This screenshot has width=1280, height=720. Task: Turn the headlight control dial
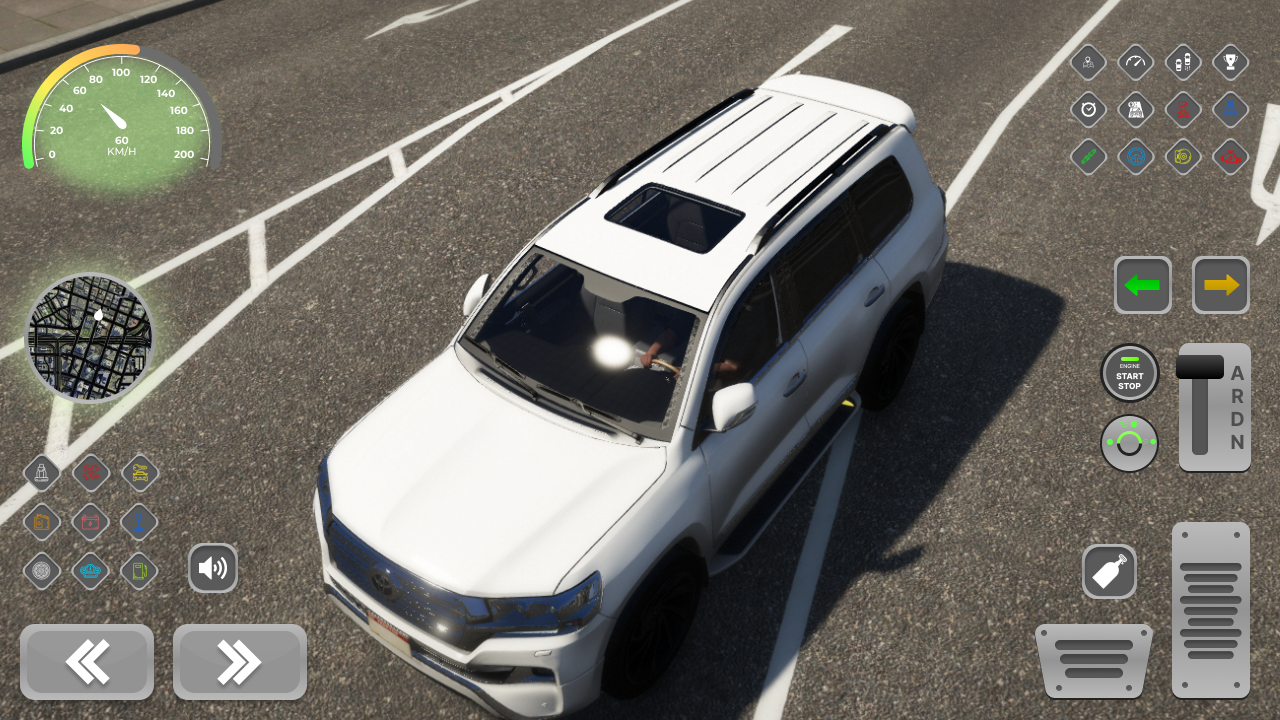[1130, 442]
